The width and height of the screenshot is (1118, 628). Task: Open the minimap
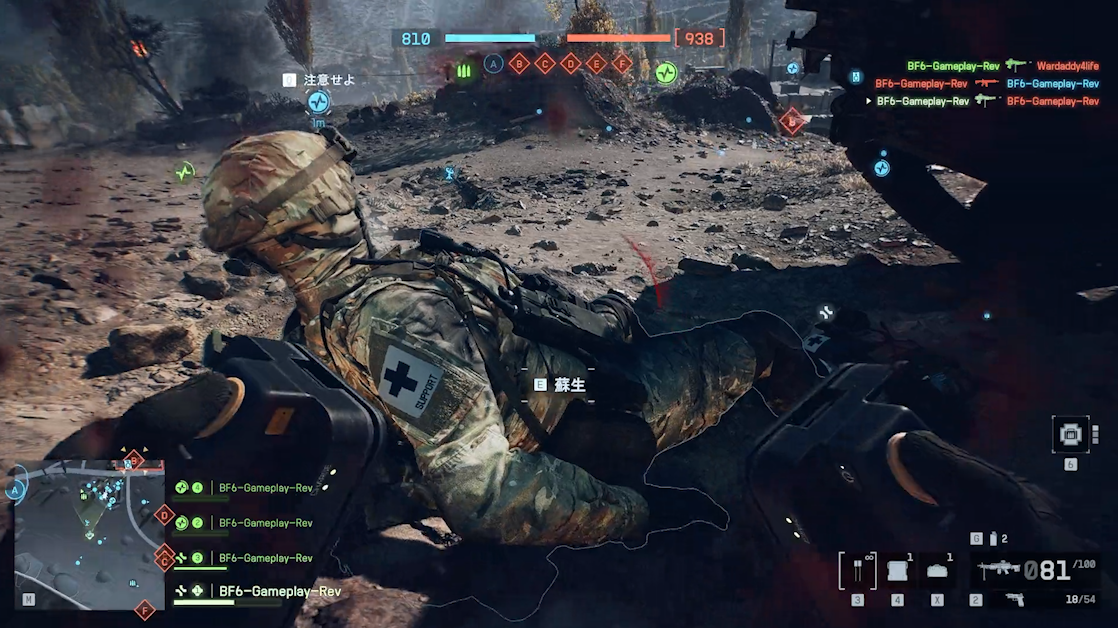[89, 535]
